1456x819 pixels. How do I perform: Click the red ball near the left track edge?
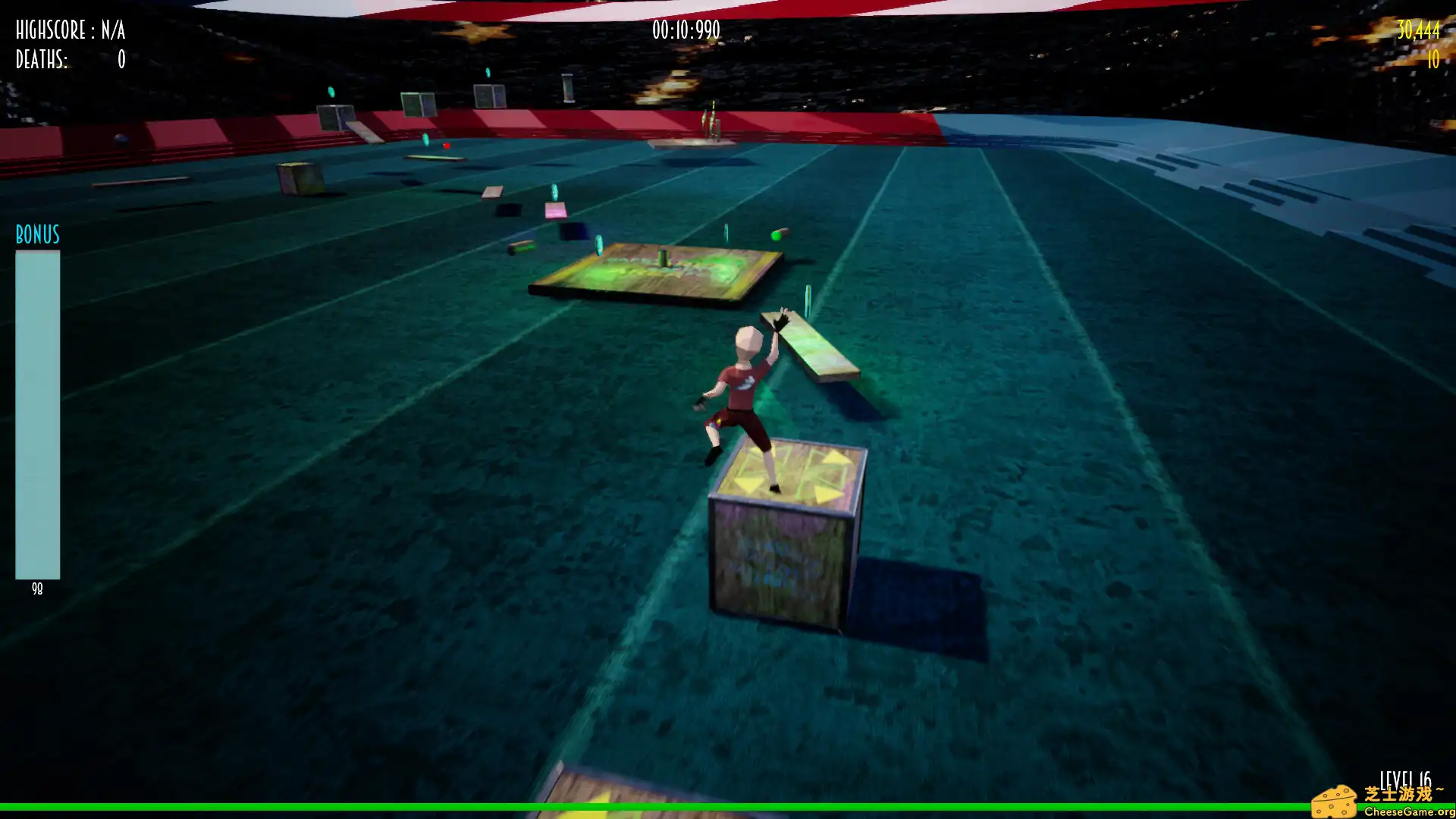(x=447, y=146)
